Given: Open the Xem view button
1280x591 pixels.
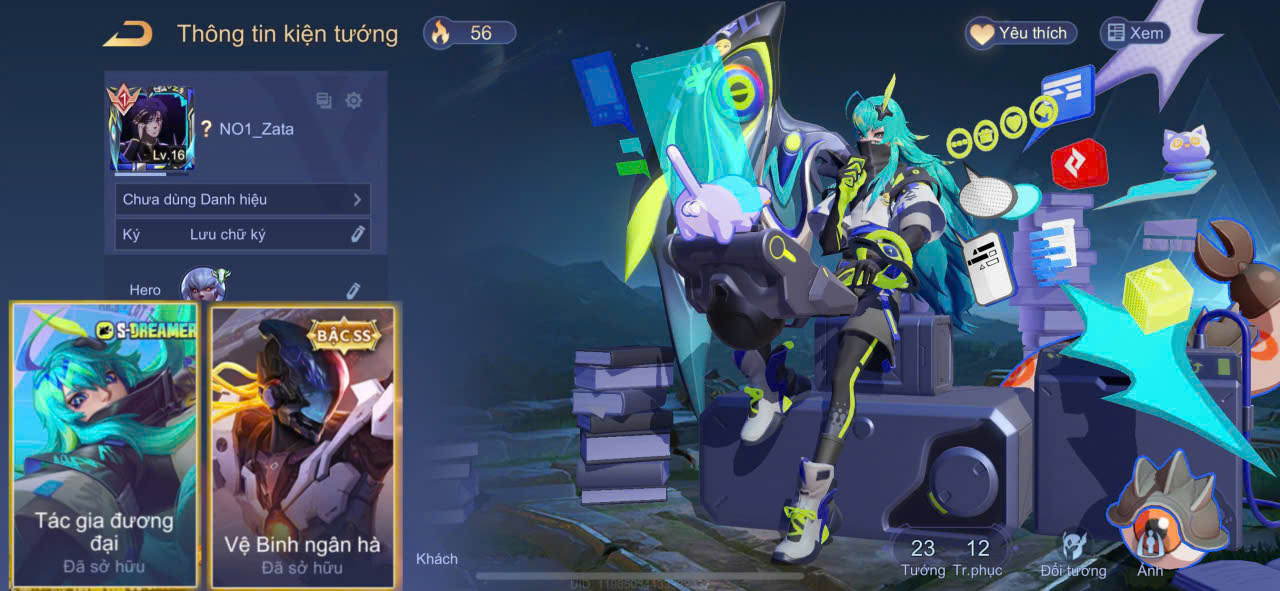Looking at the screenshot, I should [x=1134, y=33].
